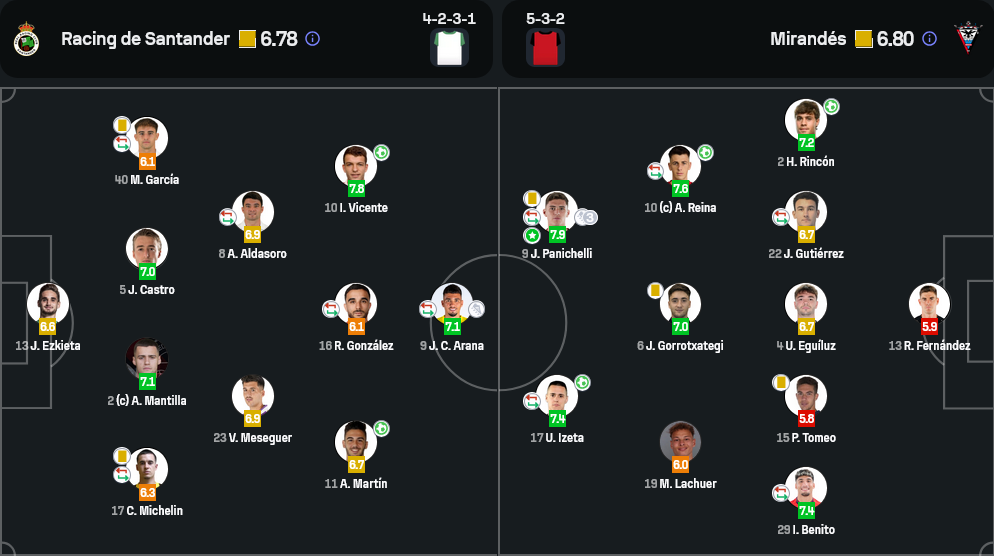
Task: View V. Meseguer's player details
Action: pos(252,396)
